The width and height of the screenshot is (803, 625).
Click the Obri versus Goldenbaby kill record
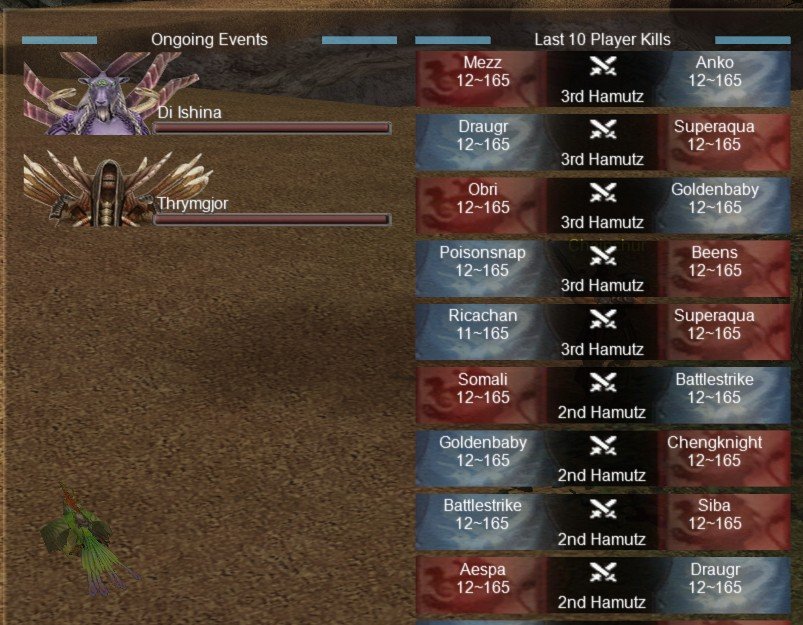(x=602, y=206)
